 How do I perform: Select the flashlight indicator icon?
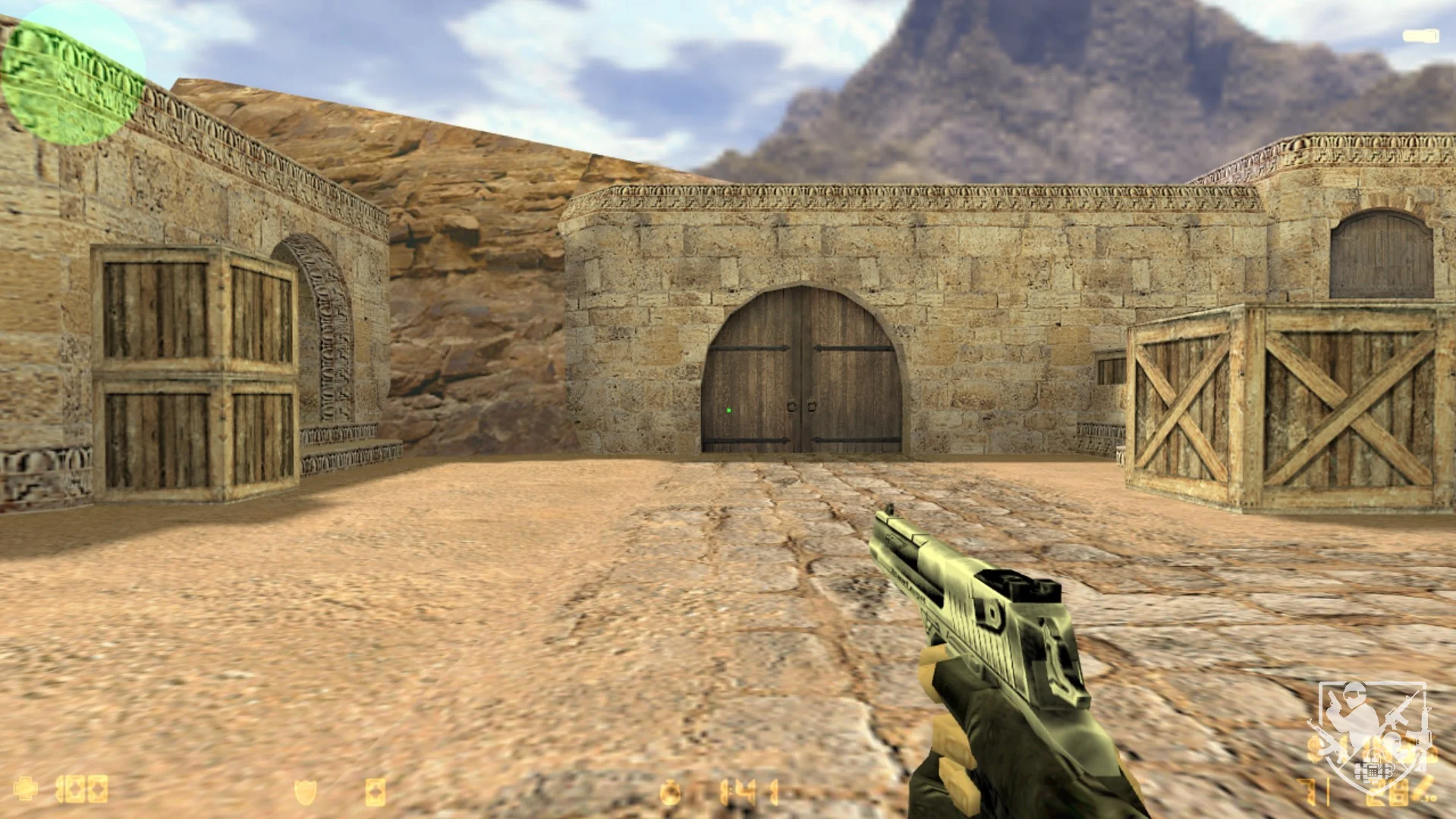(x=1420, y=36)
